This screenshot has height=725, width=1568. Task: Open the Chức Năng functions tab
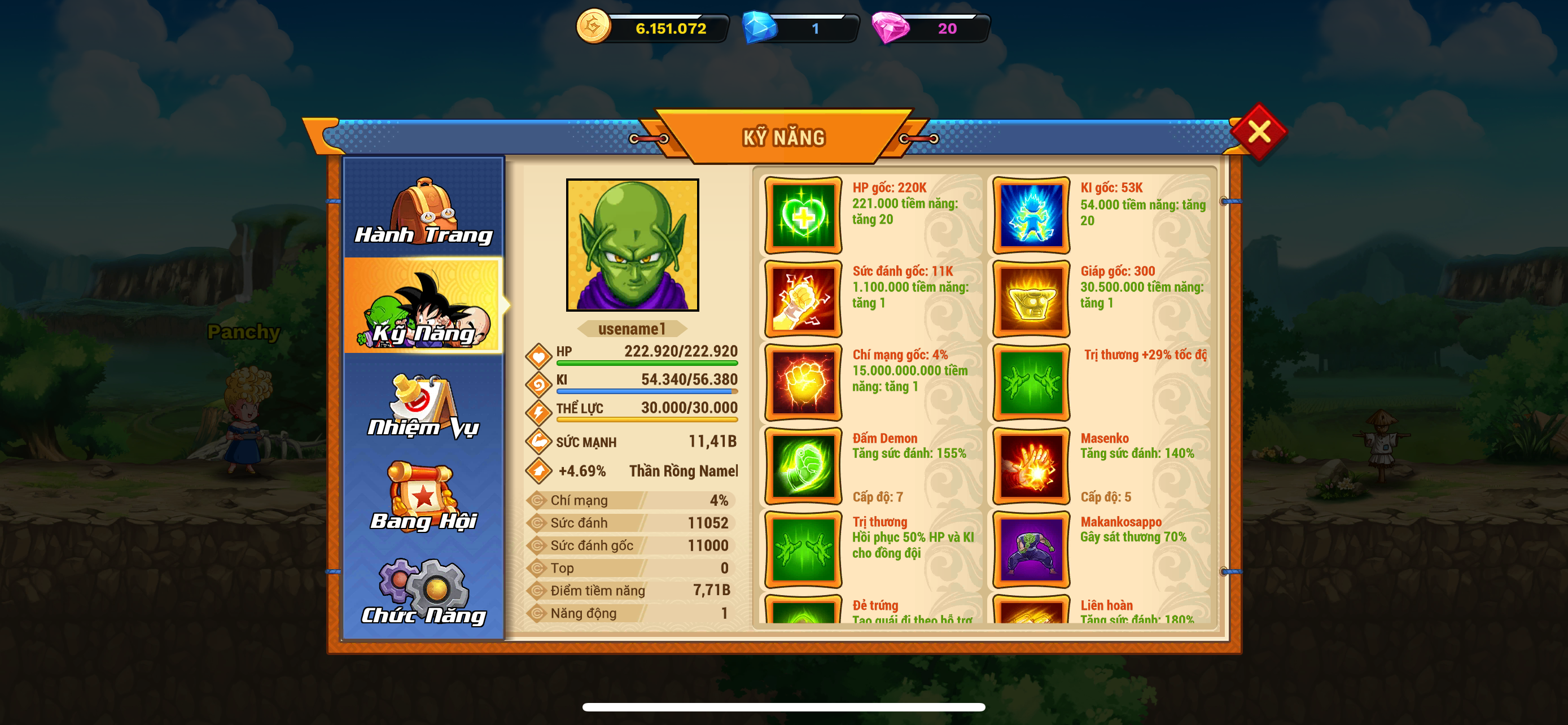424,591
